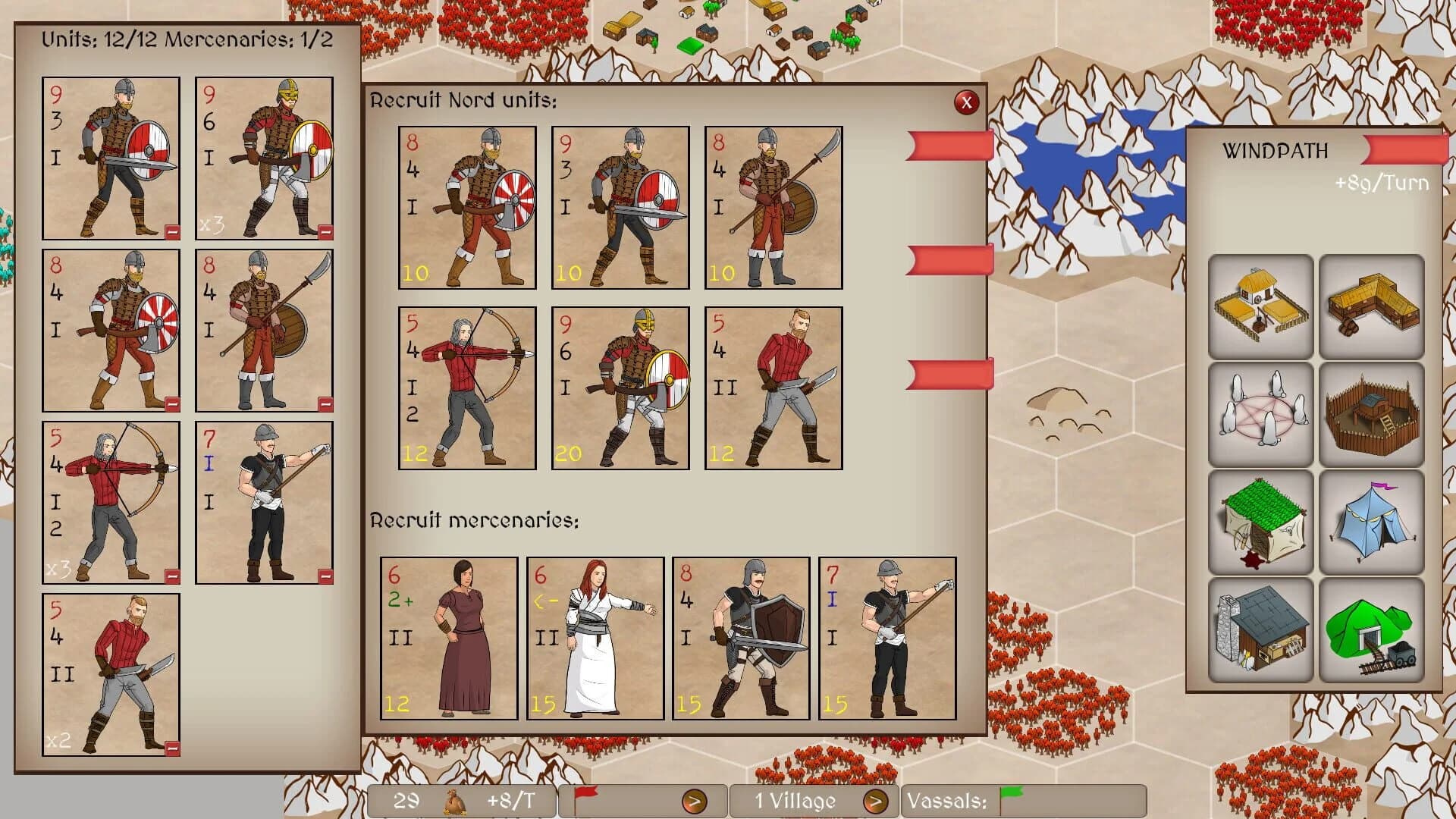Recruit the Nord axeman costing 10

pyautogui.click(x=468, y=208)
